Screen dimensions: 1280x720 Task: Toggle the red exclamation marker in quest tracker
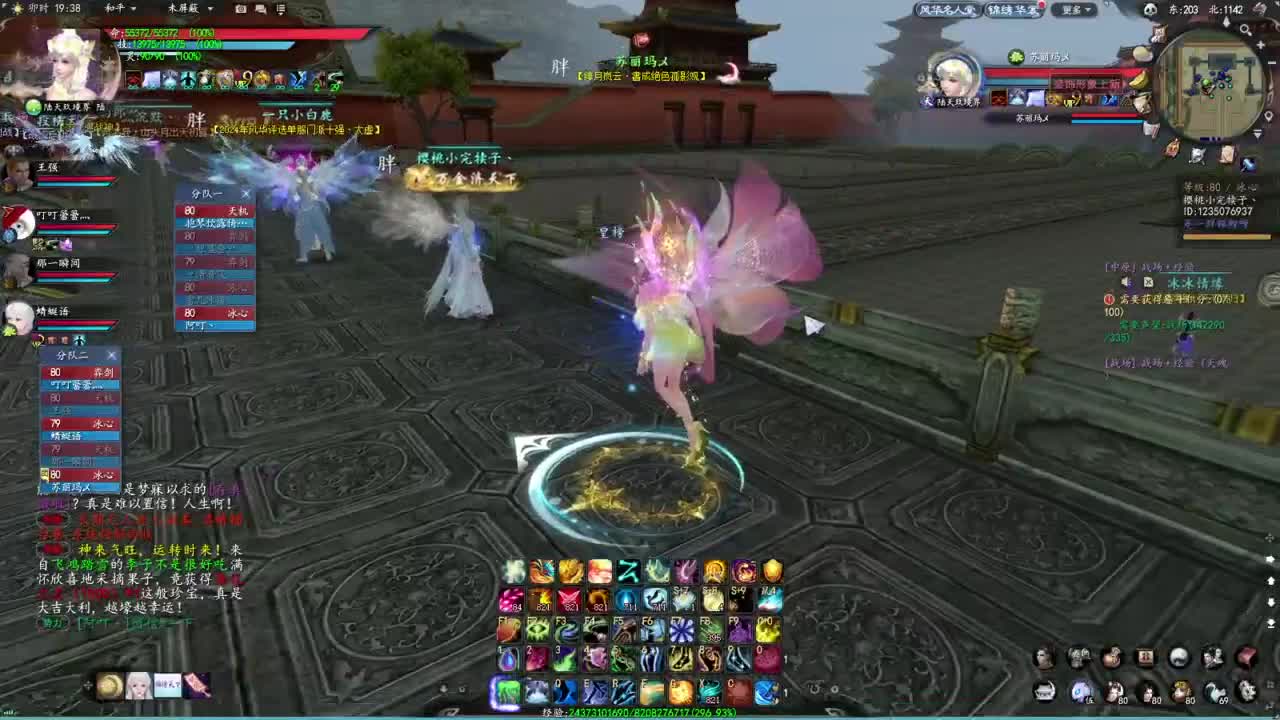(x=1109, y=299)
